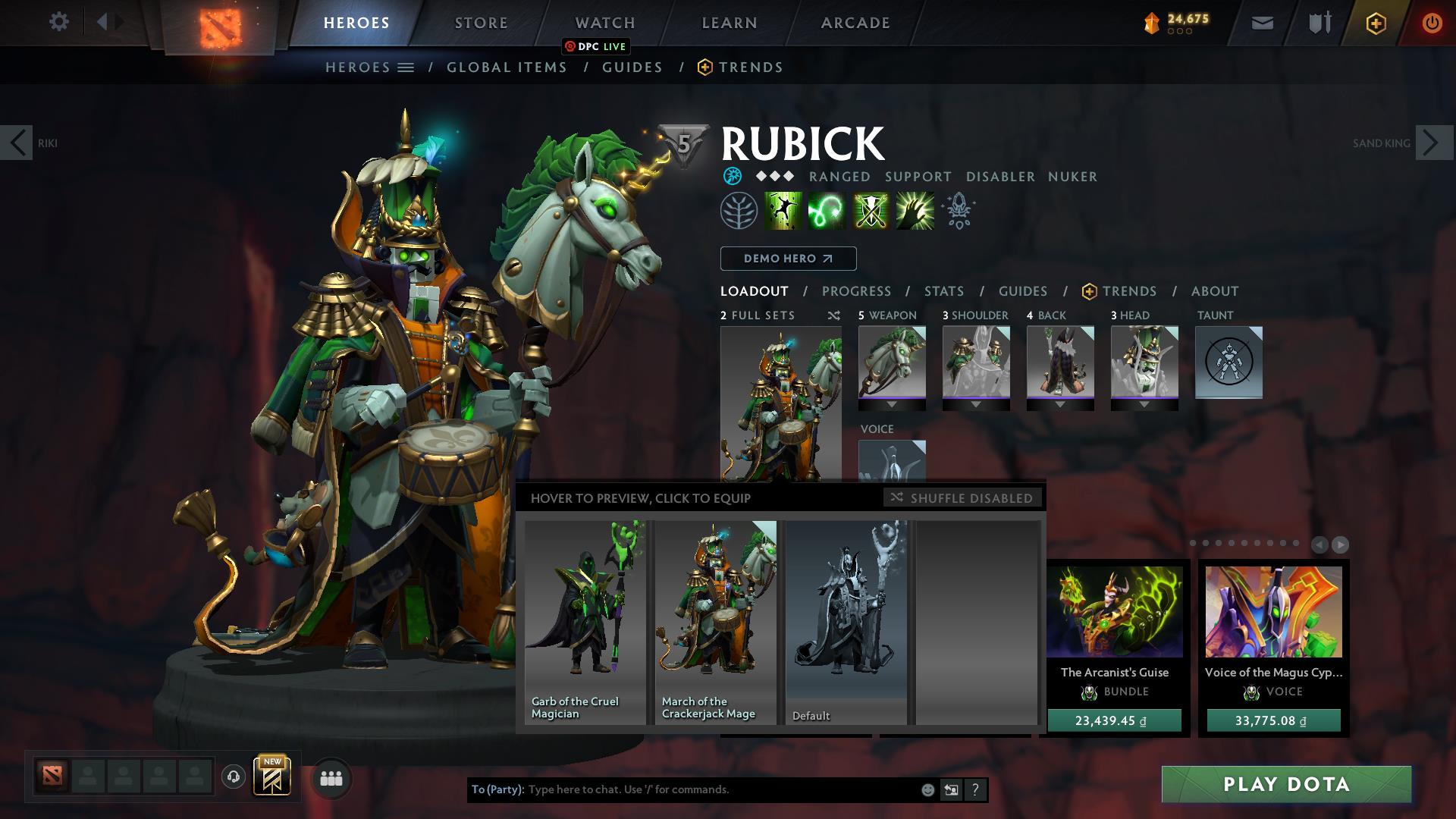Switch to the Watch tab
Screen dimensions: 1456x819
[604, 23]
